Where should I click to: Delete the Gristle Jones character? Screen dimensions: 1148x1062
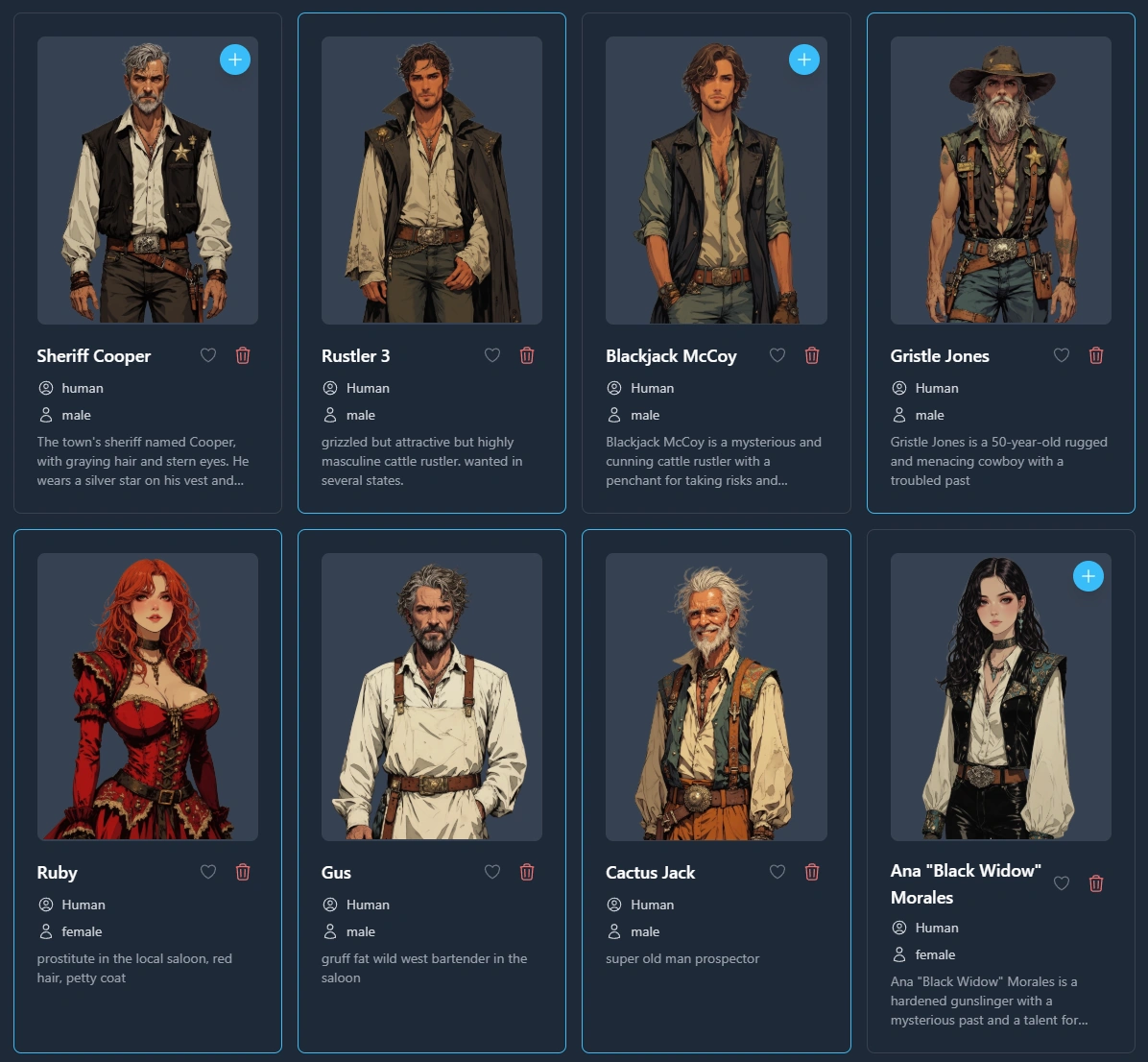pos(1096,355)
